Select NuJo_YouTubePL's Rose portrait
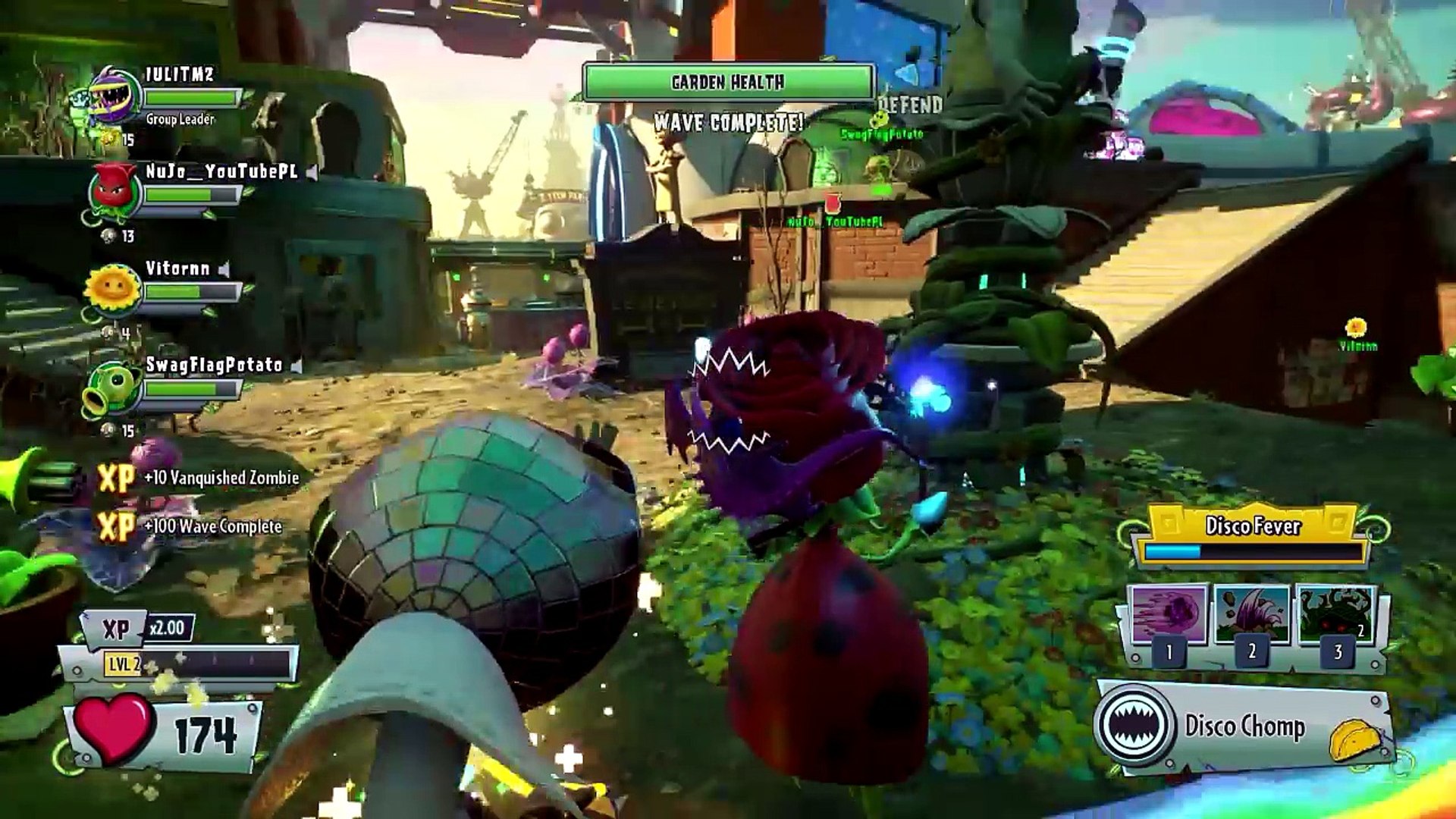Image resolution: width=1456 pixels, height=819 pixels. coord(114,193)
